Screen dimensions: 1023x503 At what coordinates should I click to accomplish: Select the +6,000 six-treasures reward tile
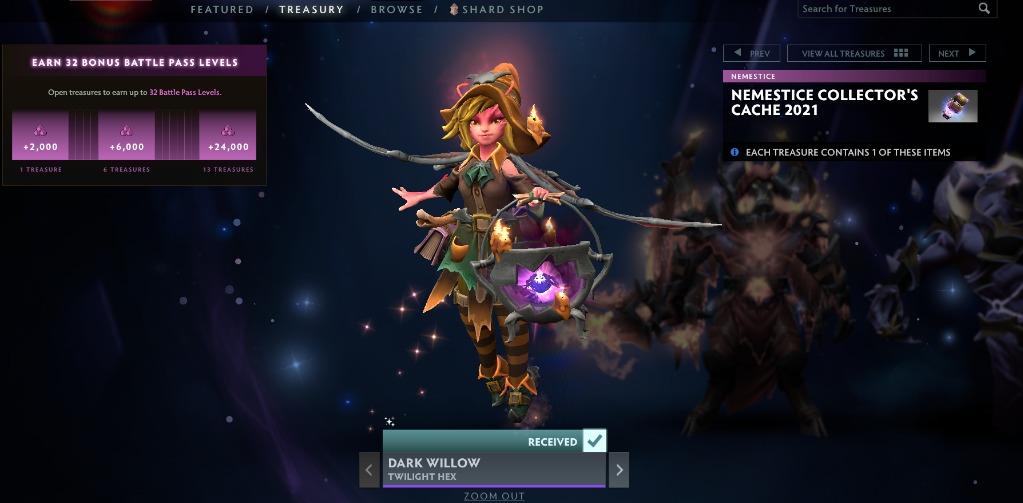point(126,137)
